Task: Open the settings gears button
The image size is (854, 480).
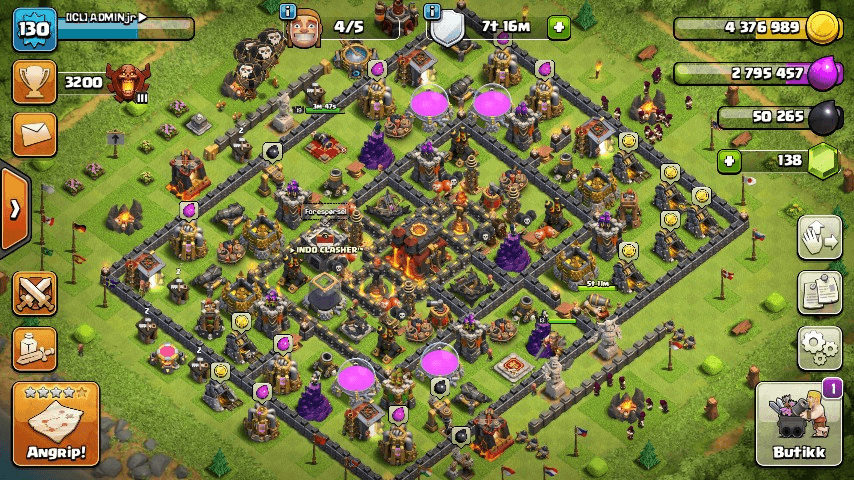Action: point(819,346)
